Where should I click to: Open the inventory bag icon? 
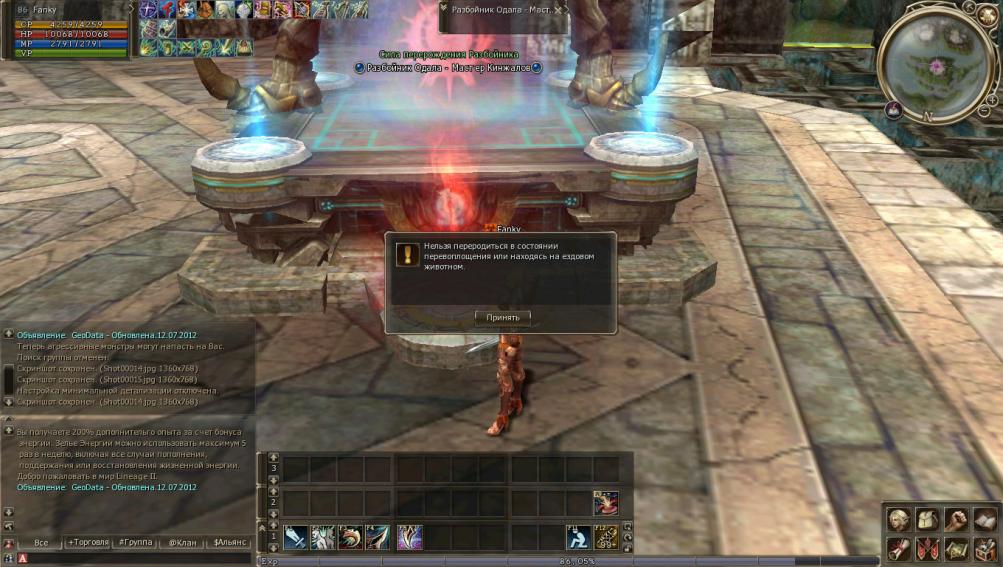928,520
